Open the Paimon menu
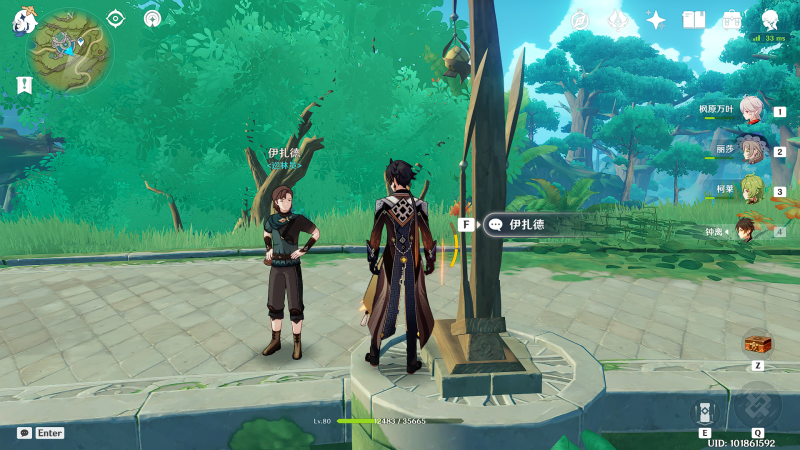800x450 pixels. click(25, 20)
